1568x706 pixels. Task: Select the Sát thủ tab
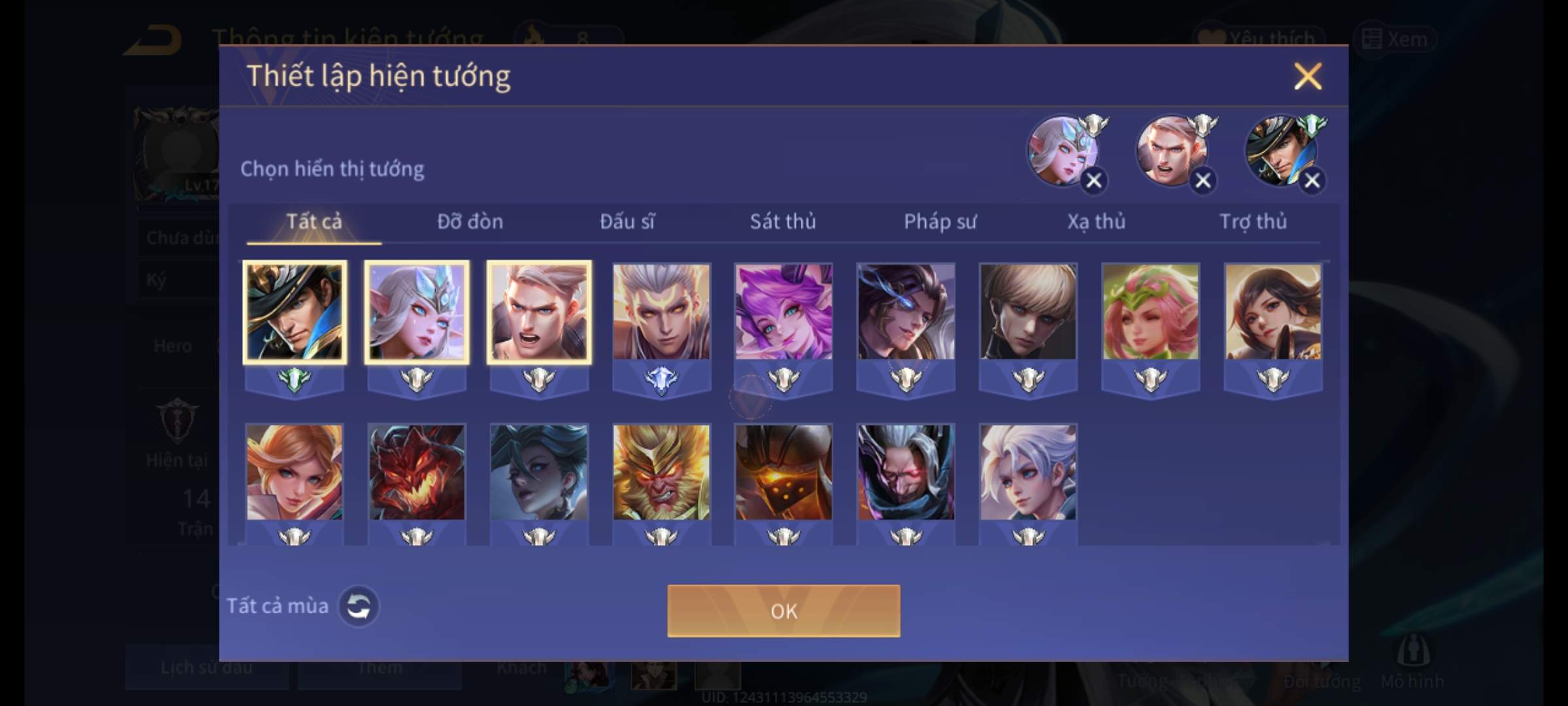(783, 222)
